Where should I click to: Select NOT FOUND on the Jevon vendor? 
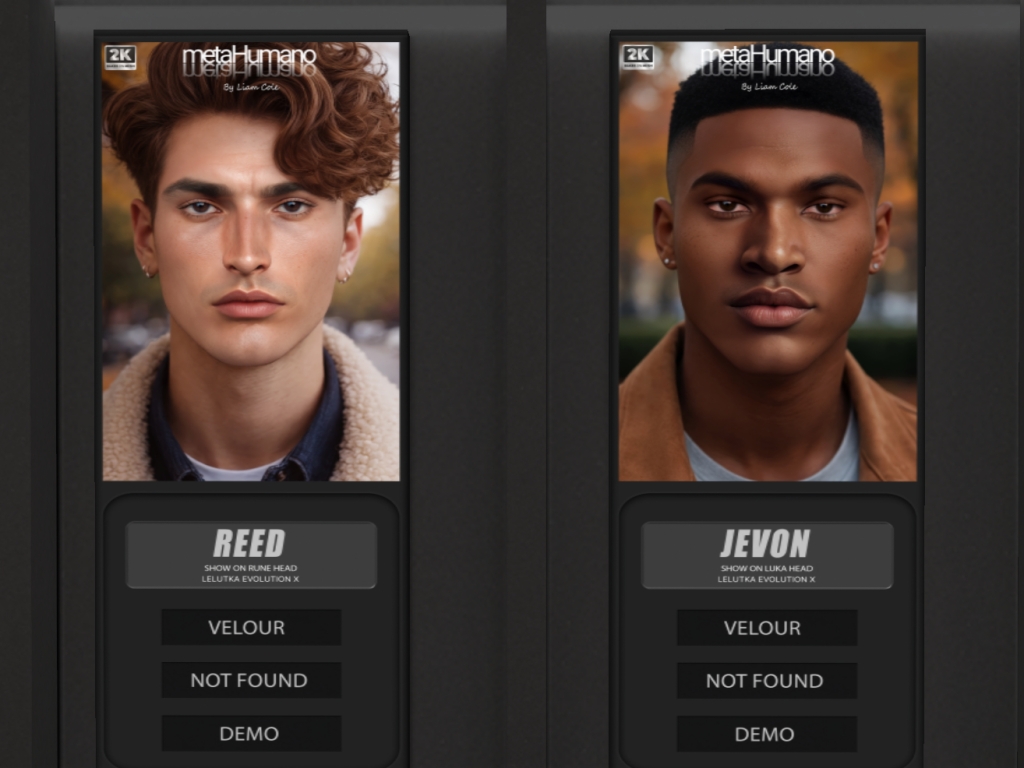point(766,681)
